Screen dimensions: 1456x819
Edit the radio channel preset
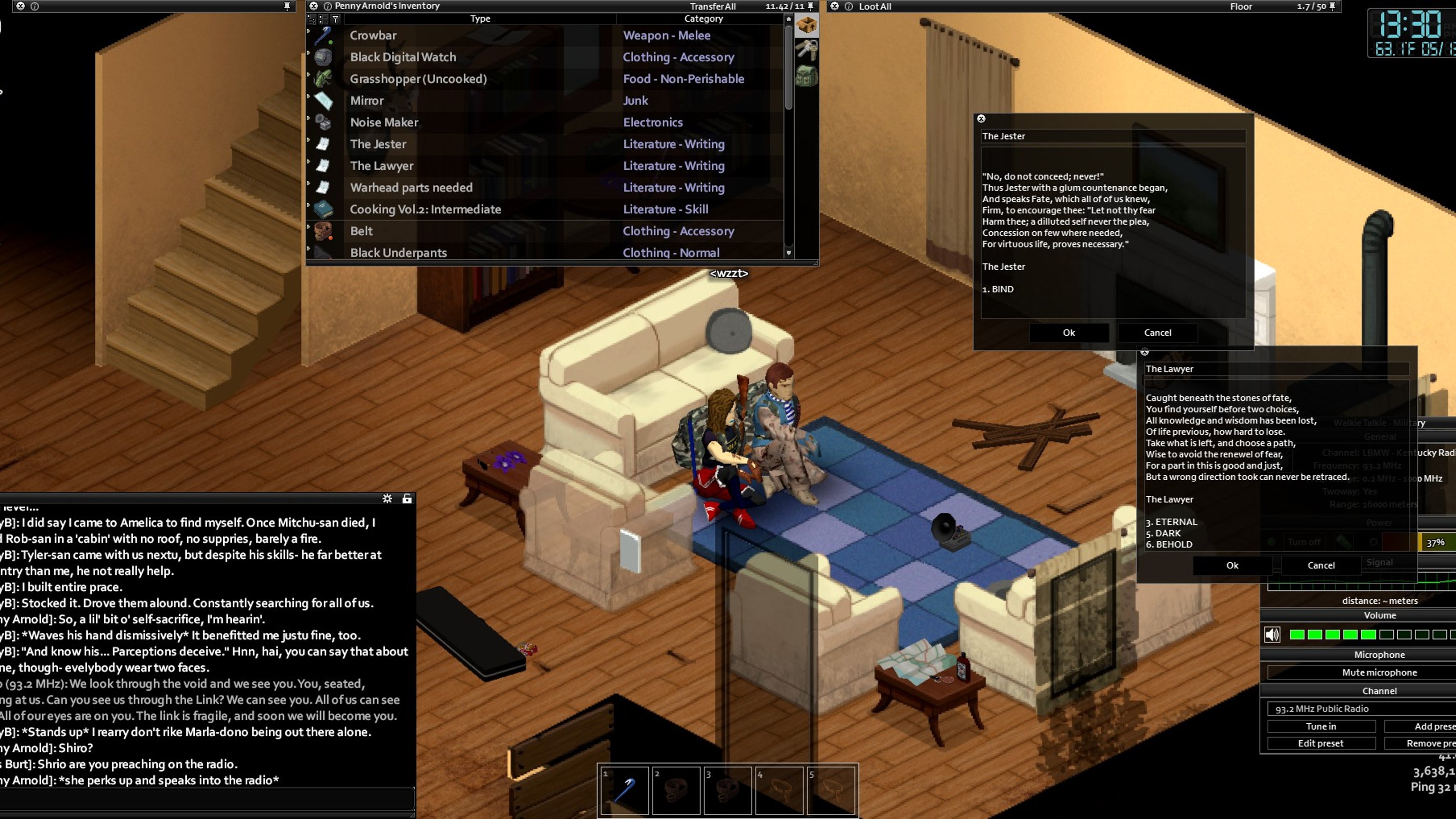tap(1320, 743)
